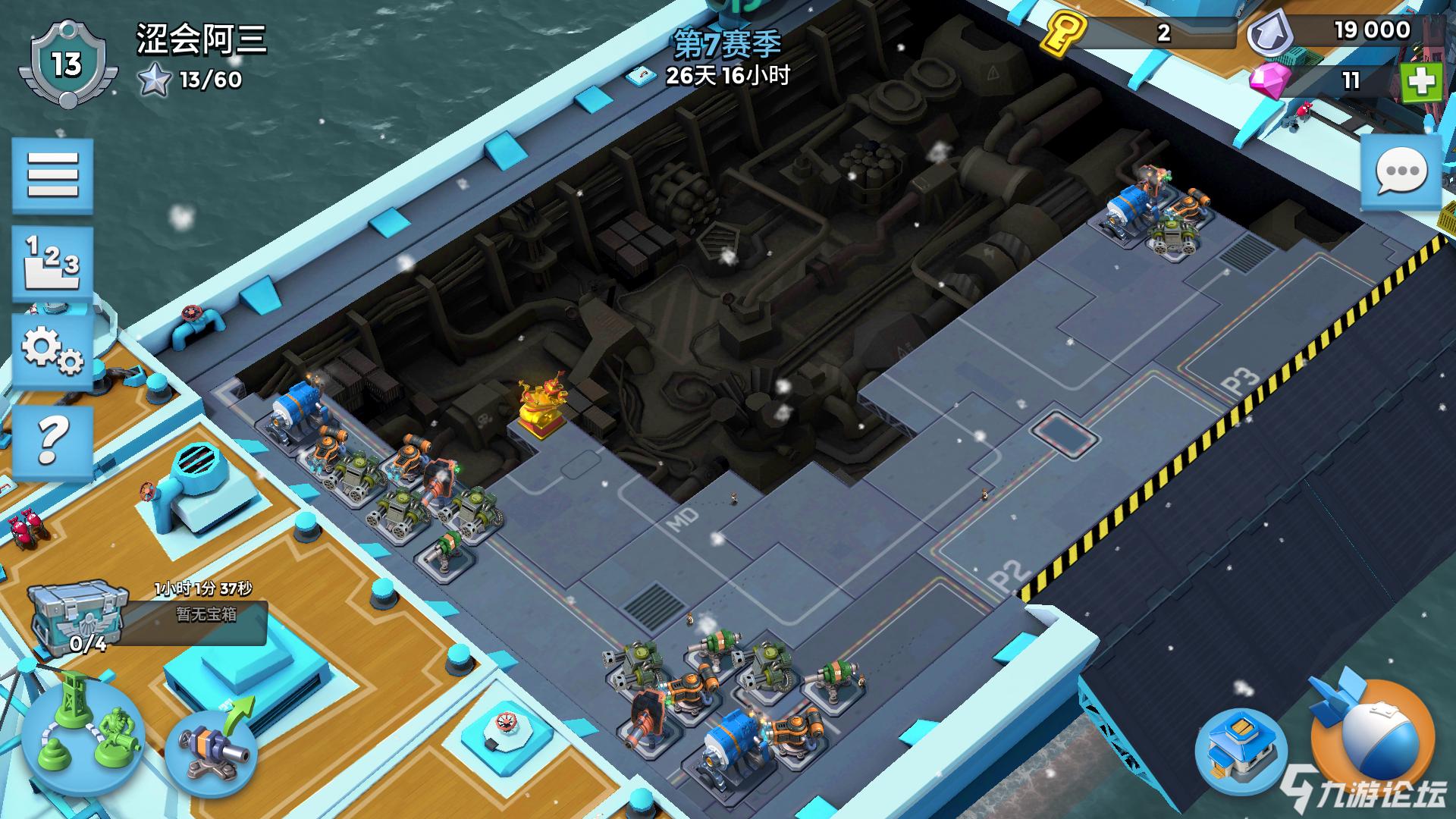Open the hamburger main menu

tap(52, 175)
